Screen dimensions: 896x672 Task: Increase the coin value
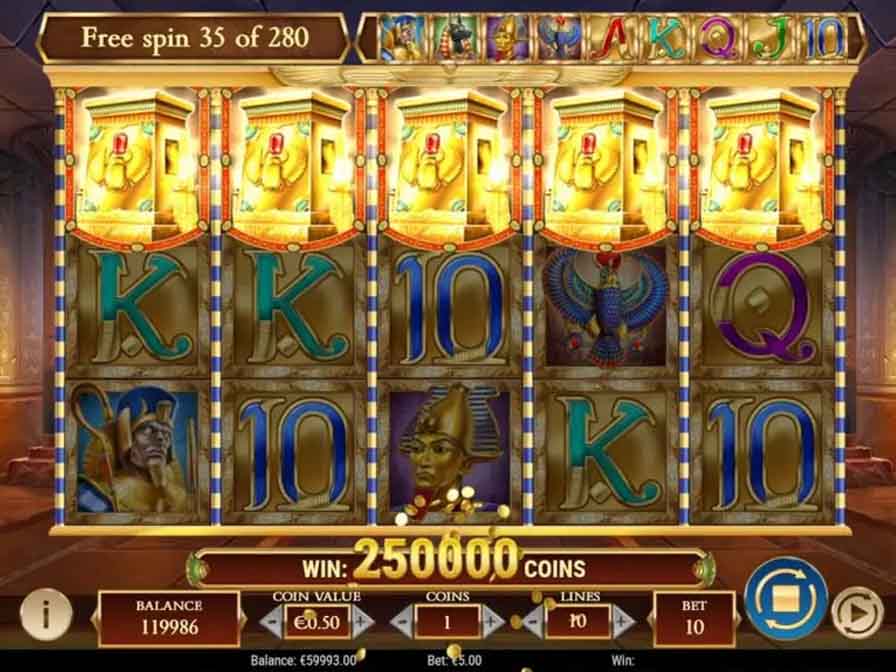pyautogui.click(x=364, y=620)
